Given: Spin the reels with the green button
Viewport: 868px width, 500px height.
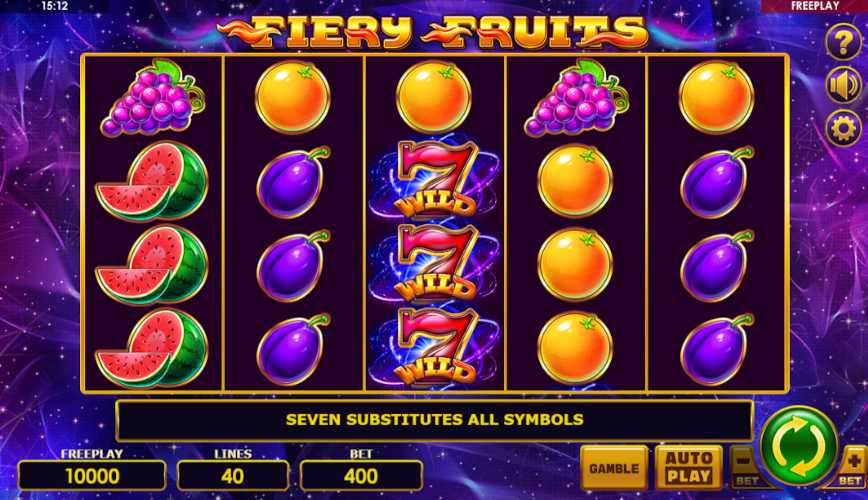Looking at the screenshot, I should click(799, 445).
